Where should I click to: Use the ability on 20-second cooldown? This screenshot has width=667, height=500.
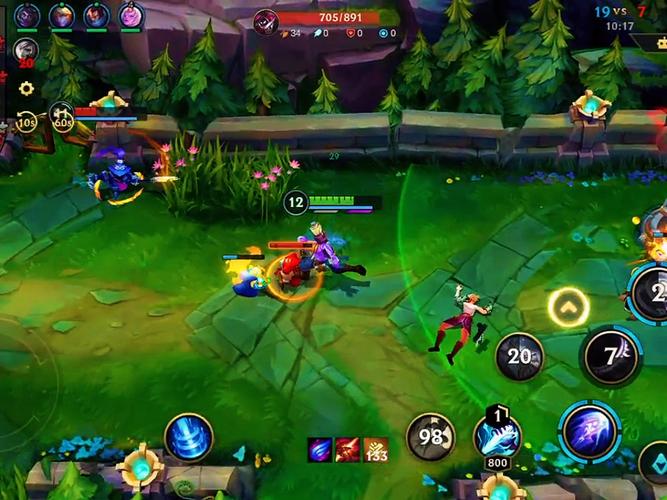(x=519, y=356)
